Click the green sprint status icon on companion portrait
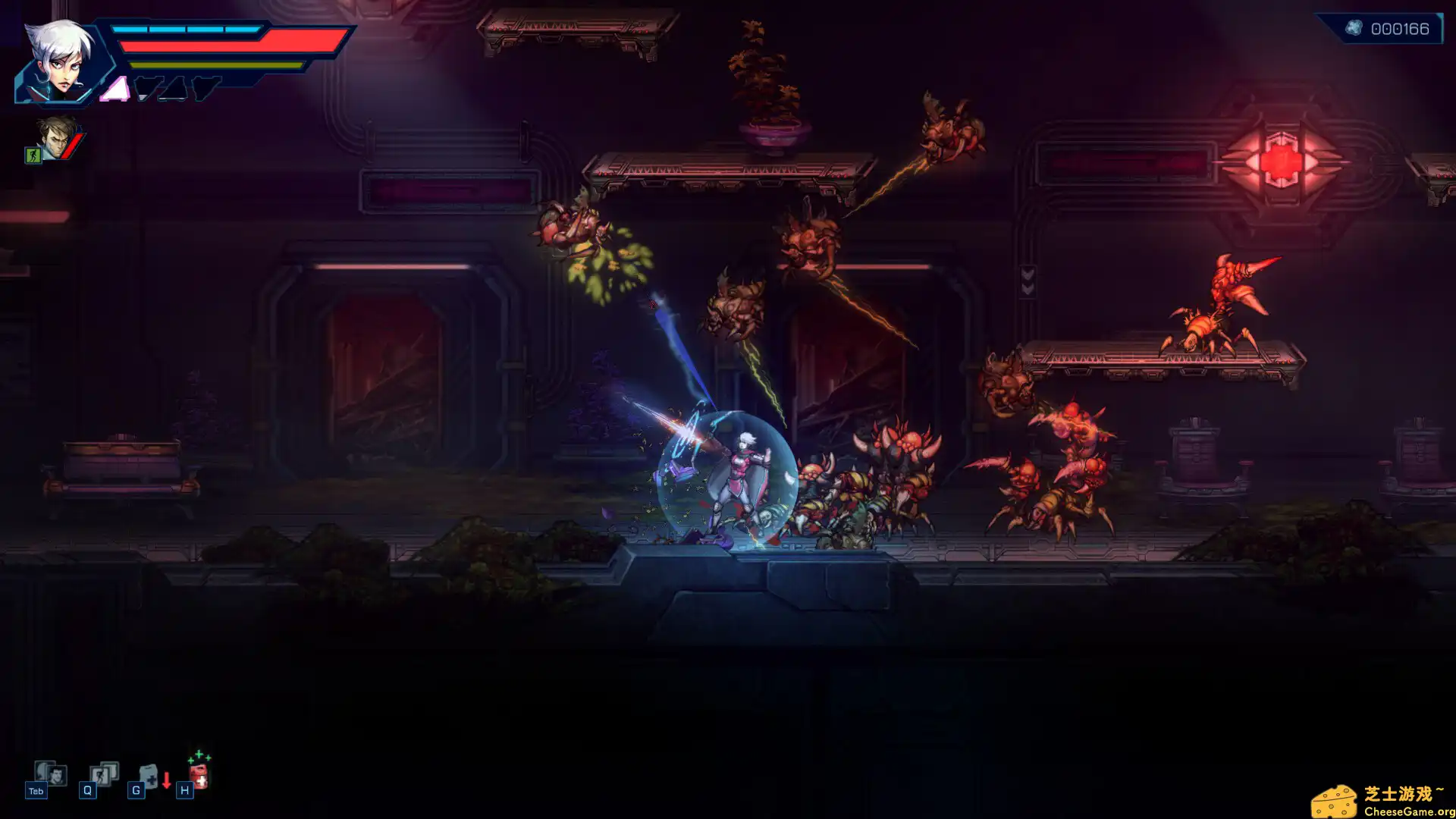The height and width of the screenshot is (819, 1456). pos(33,155)
